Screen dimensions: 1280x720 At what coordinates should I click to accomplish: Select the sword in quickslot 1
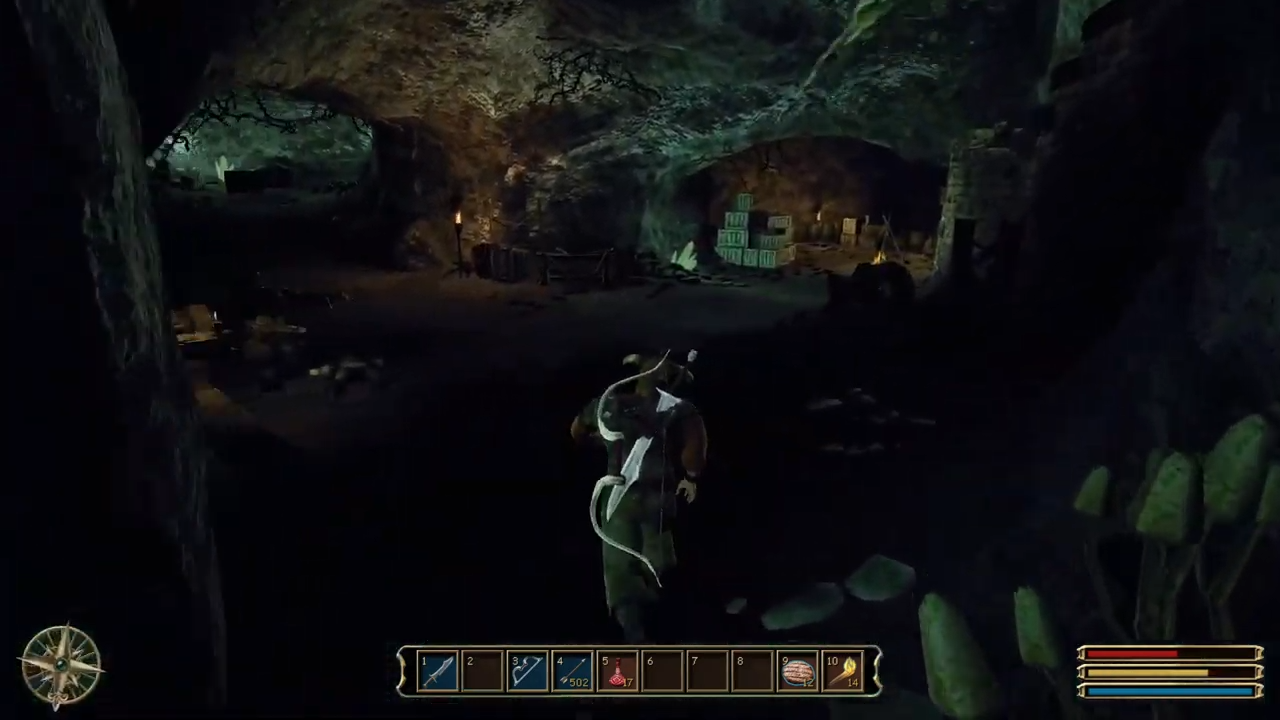pos(437,668)
